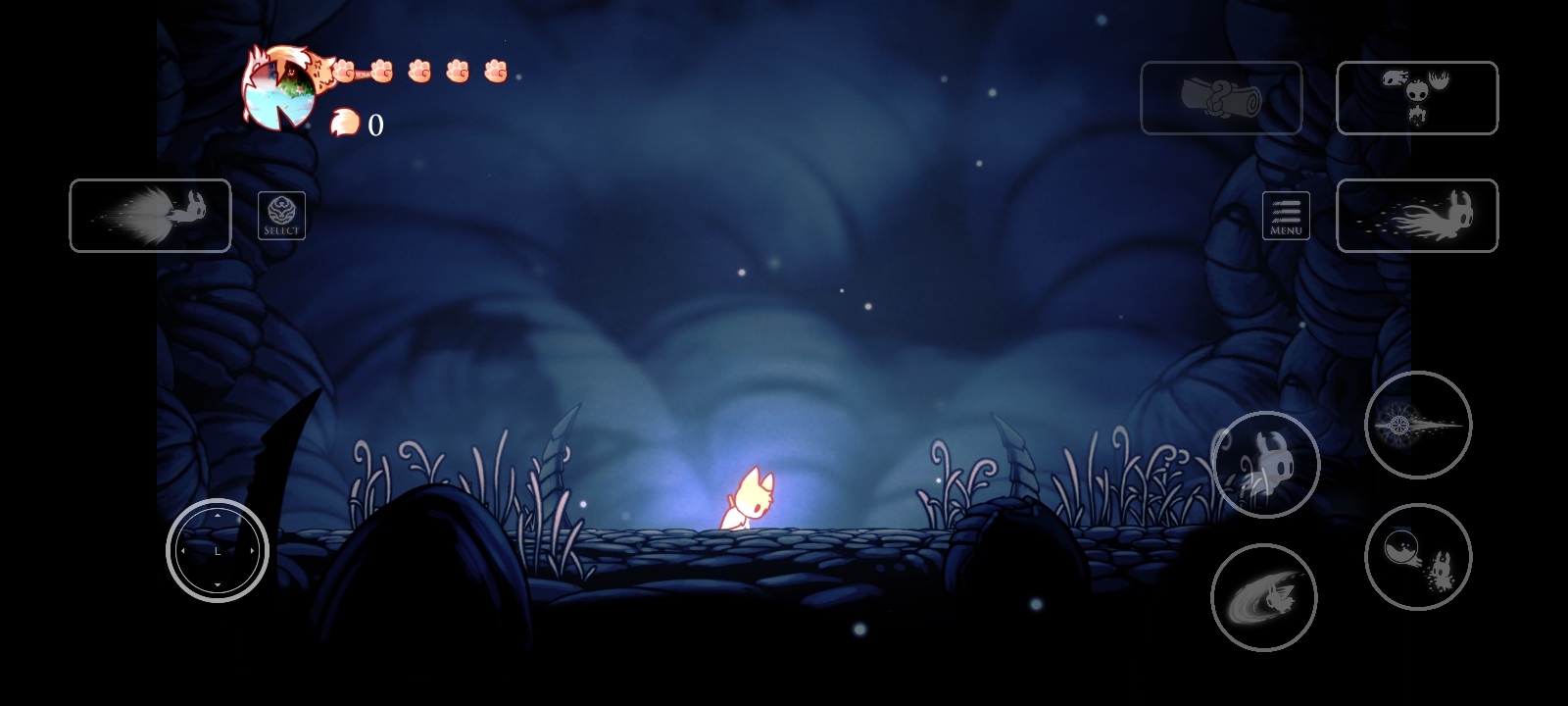The image size is (1568, 706).
Task: Attack with the round nail strike button
Action: [x=1418, y=425]
